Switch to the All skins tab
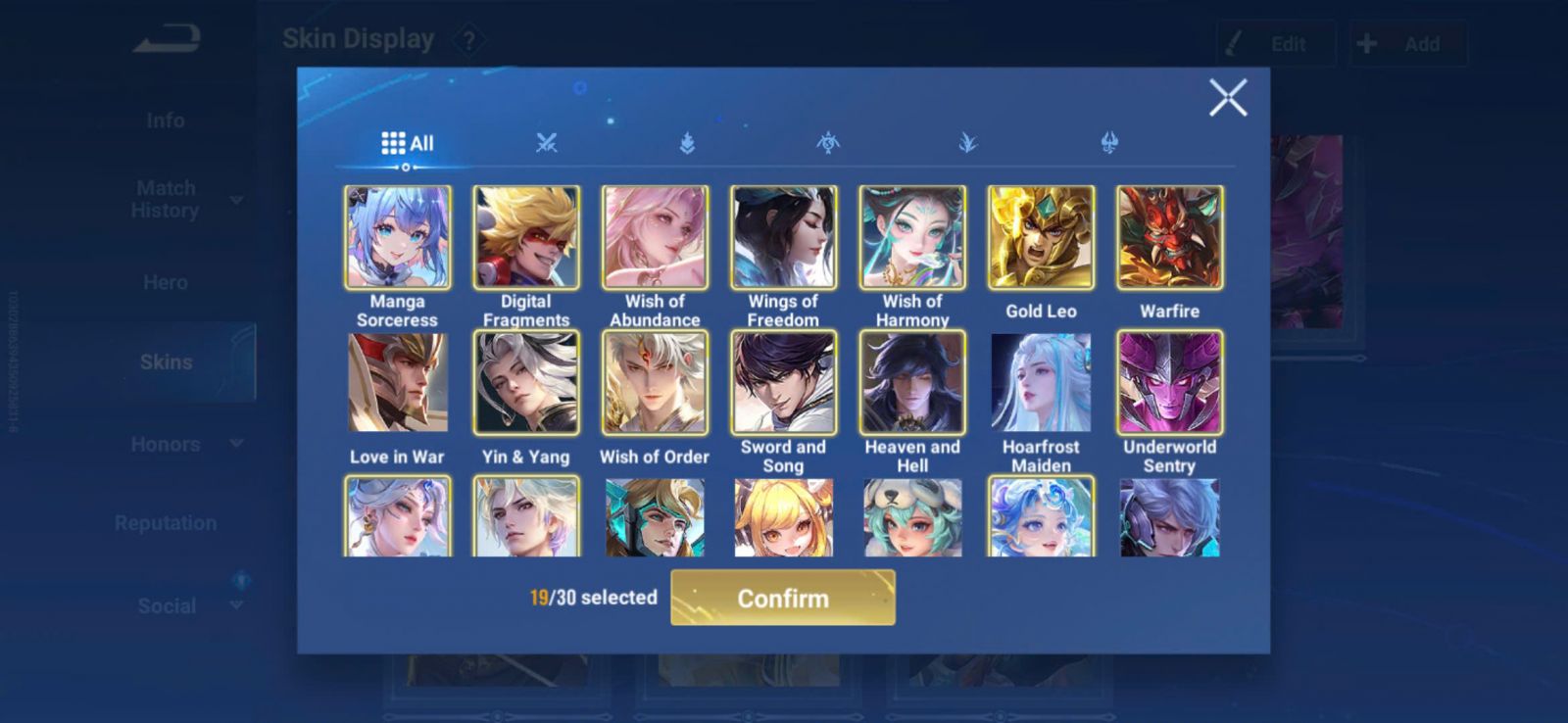This screenshot has width=1568, height=723. tap(407, 143)
